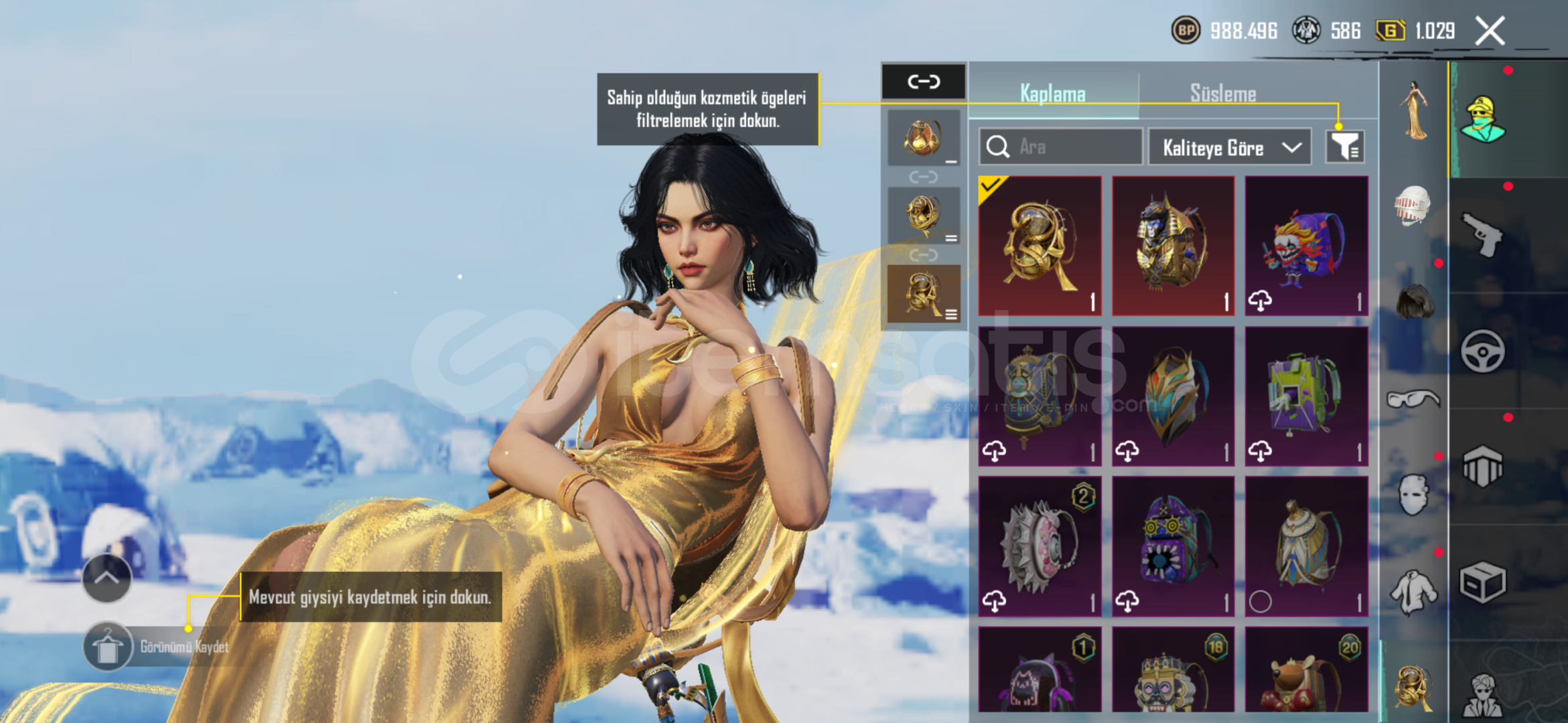Image resolution: width=1568 pixels, height=723 pixels.
Task: Select the Kaplama tab
Action: point(1052,93)
